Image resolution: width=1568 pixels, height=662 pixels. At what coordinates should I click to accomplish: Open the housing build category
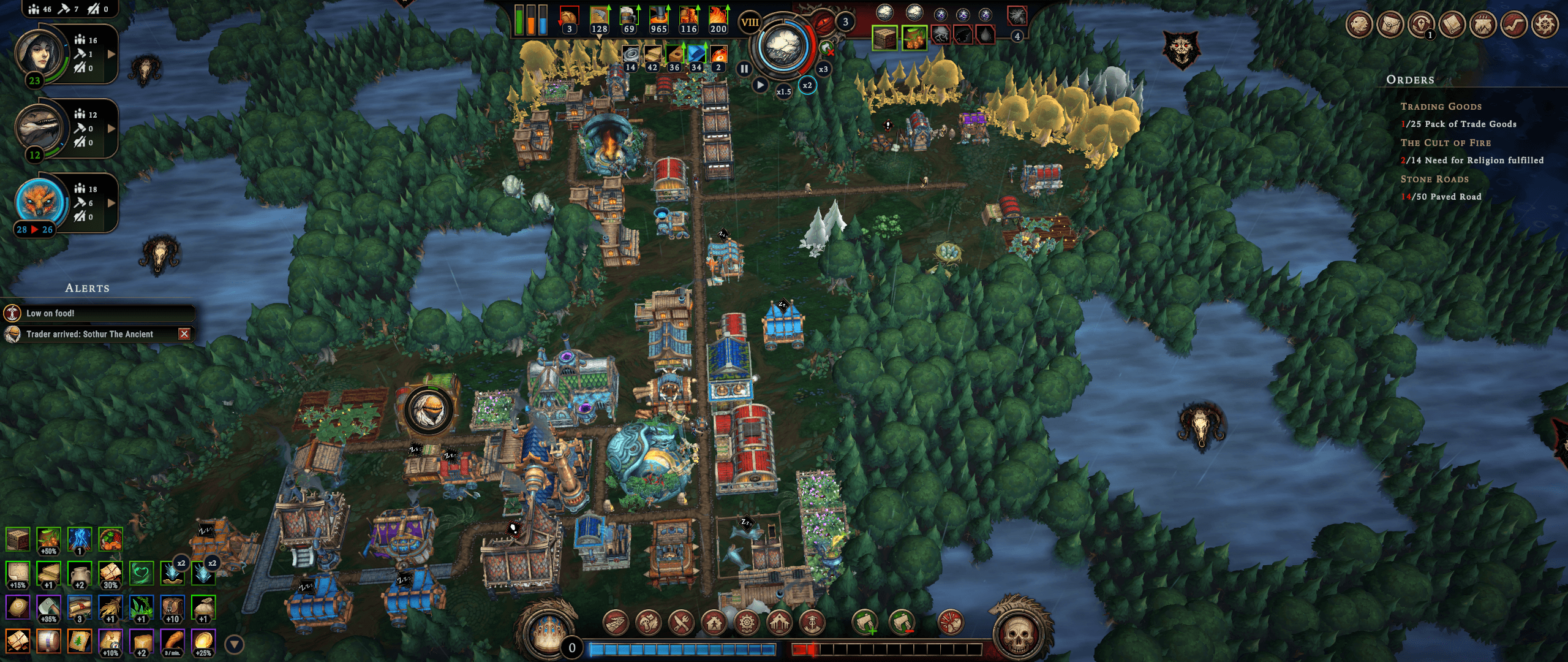(714, 623)
